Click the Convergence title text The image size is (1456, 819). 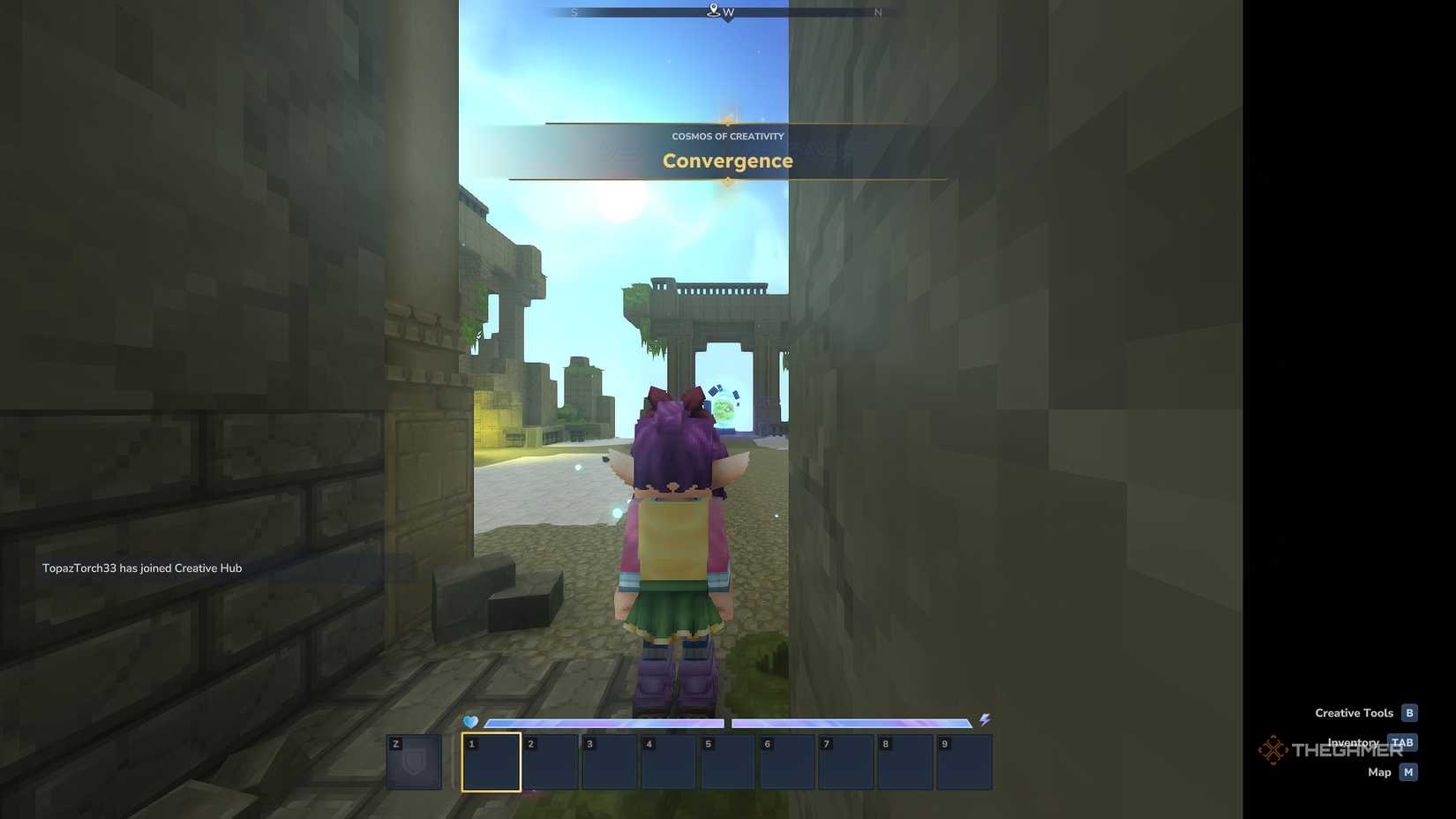point(727,161)
